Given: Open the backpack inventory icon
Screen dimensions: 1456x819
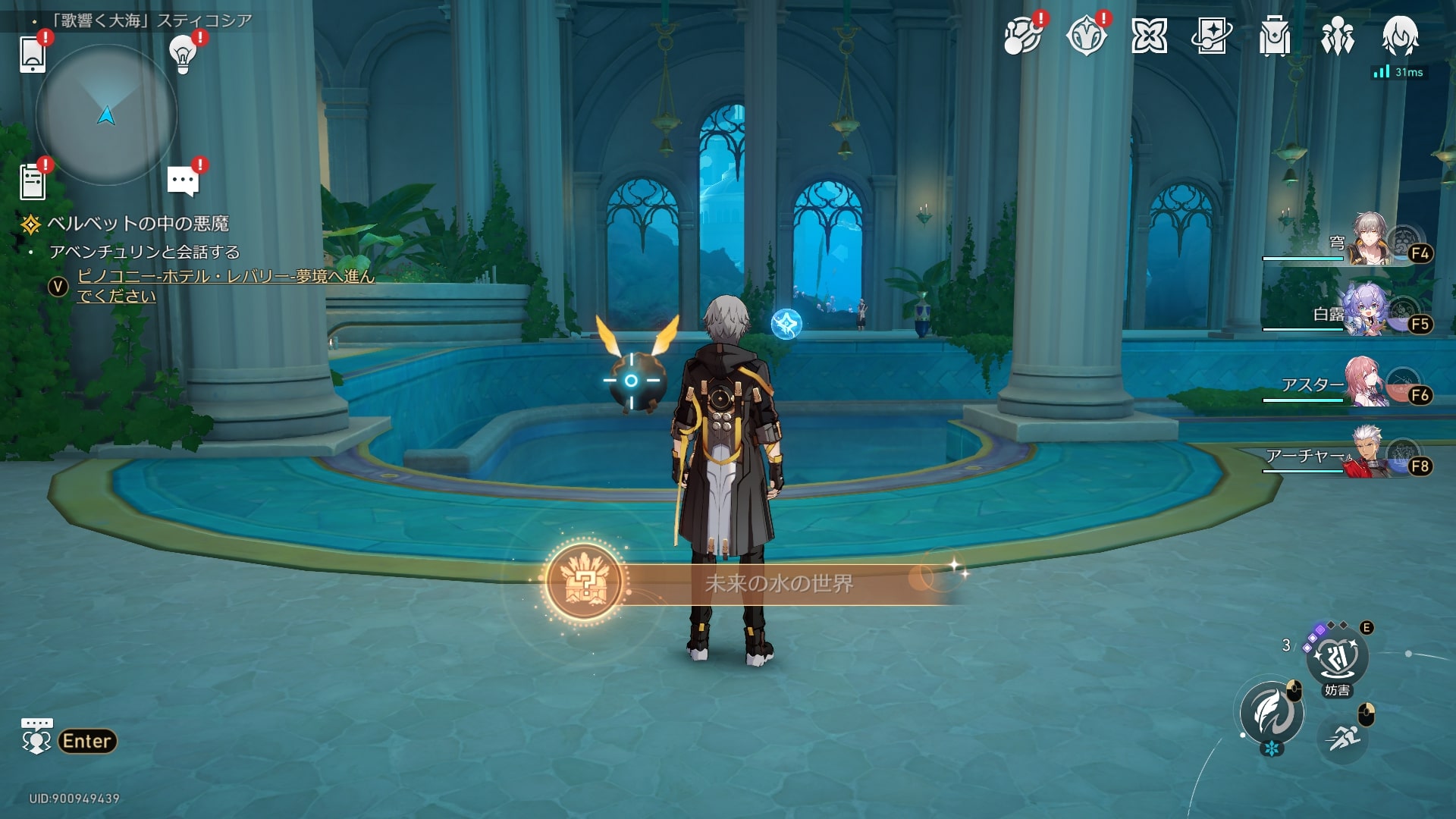Looking at the screenshot, I should coord(1274,36).
